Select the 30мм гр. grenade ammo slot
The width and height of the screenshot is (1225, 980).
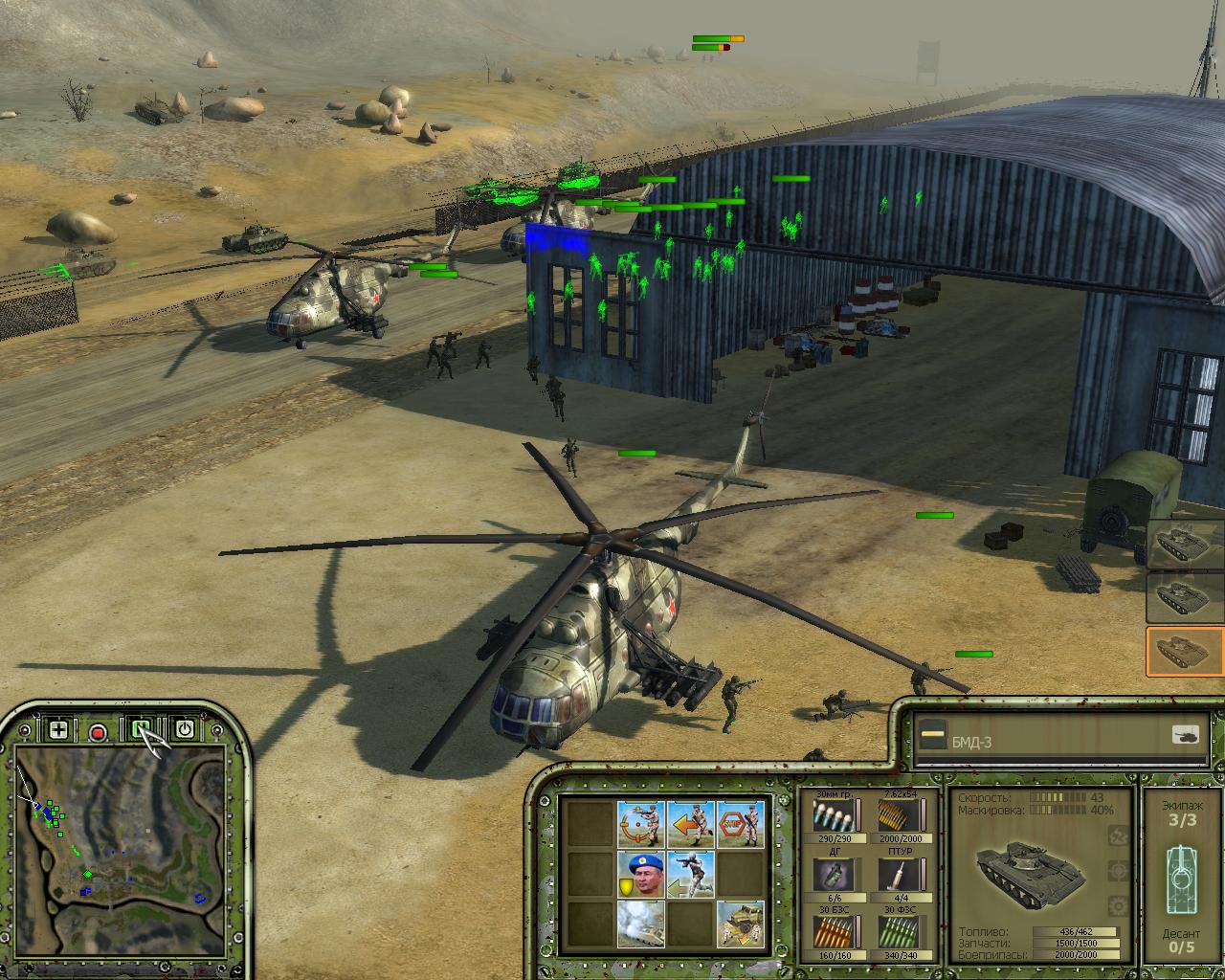(x=832, y=816)
